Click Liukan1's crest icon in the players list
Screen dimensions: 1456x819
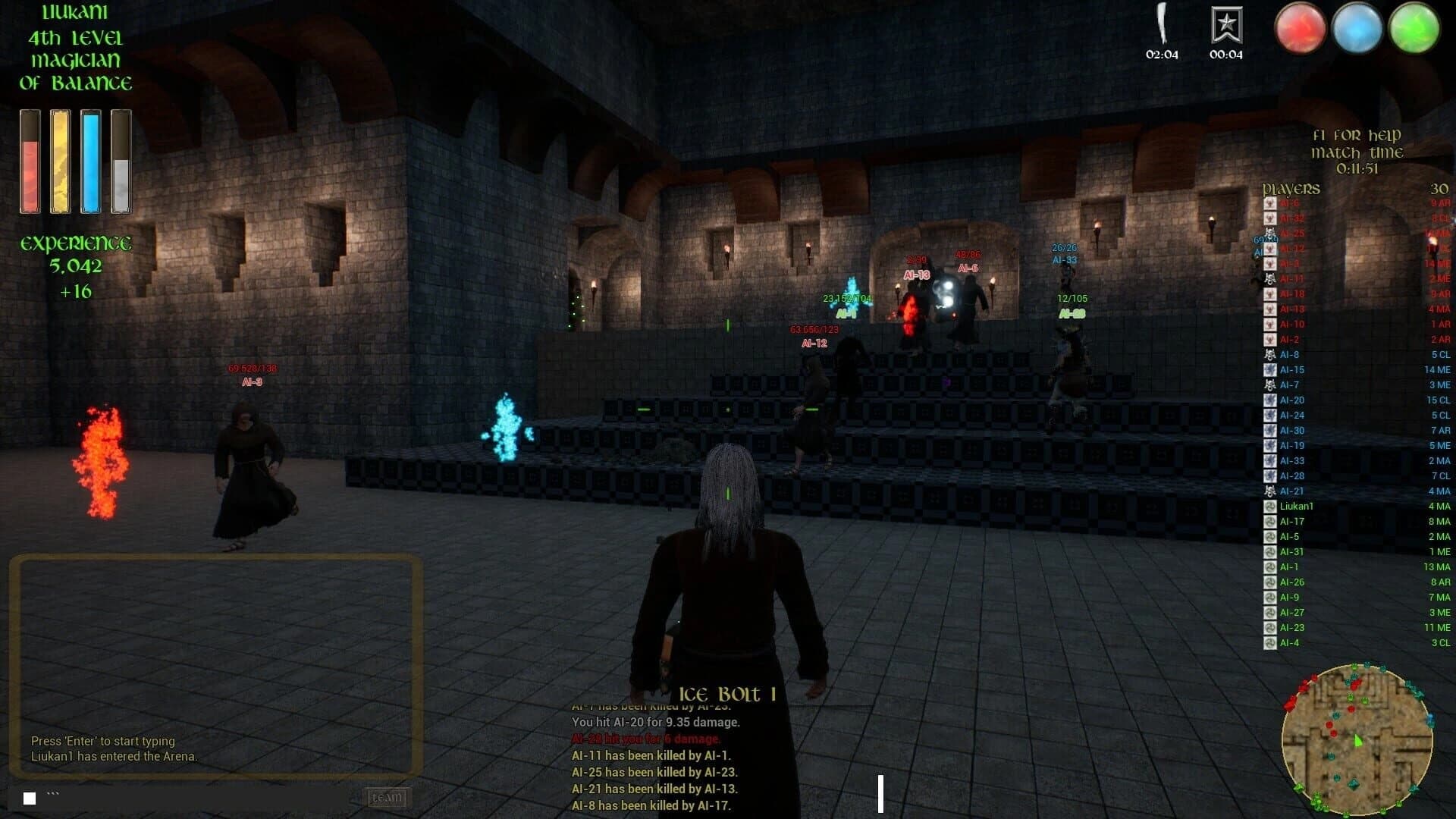(1269, 506)
